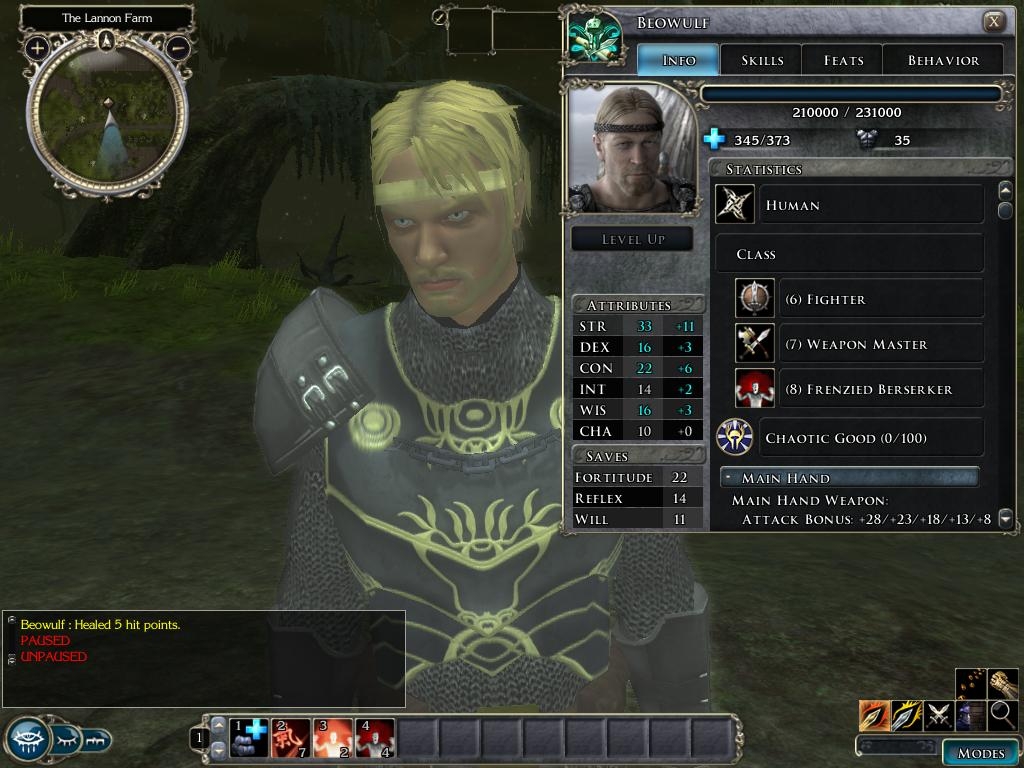Screen dimensions: 1024x768
Task: Trigger the hotbar slot 3 ability
Action: coord(333,738)
